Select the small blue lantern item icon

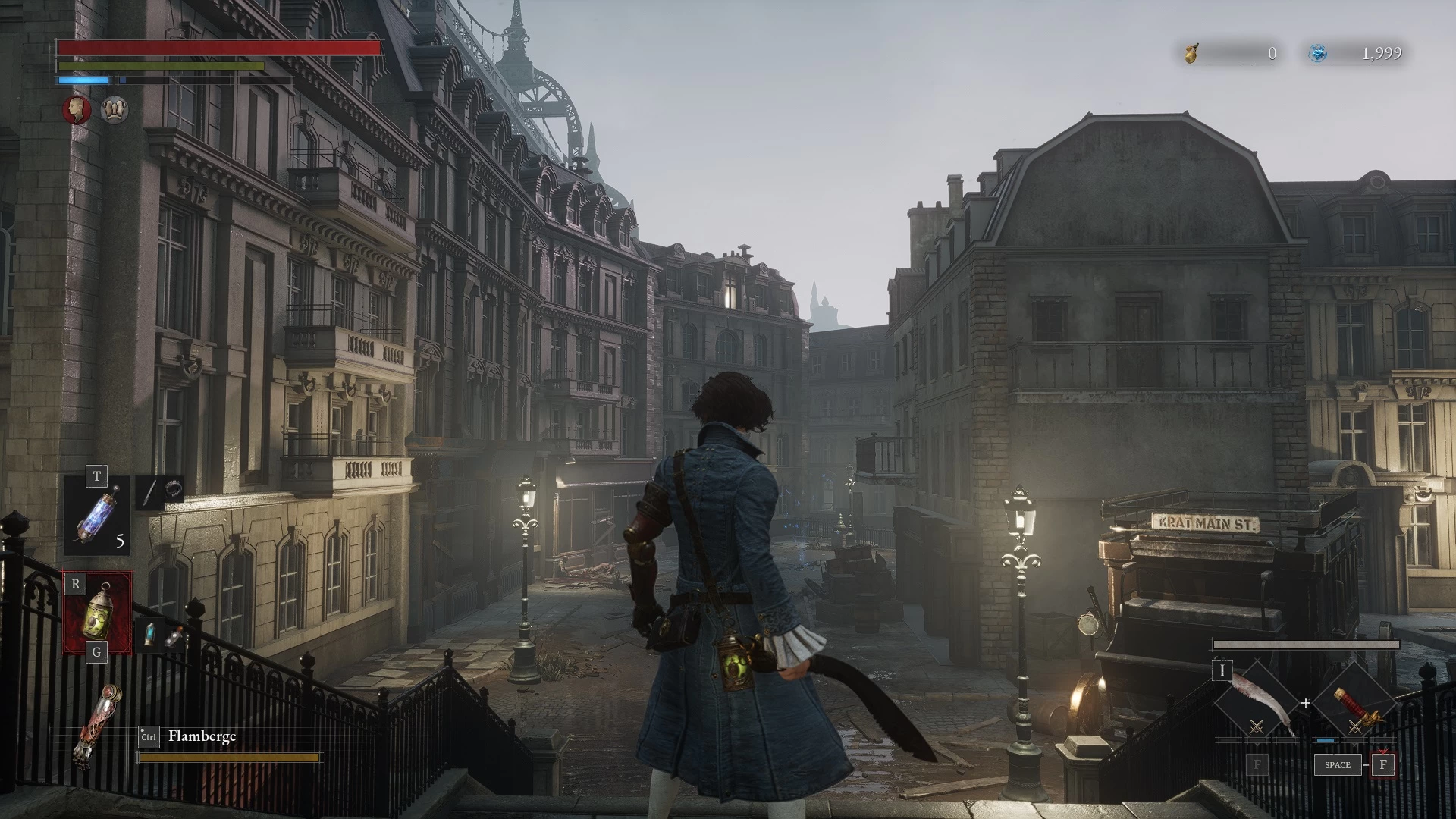151,634
